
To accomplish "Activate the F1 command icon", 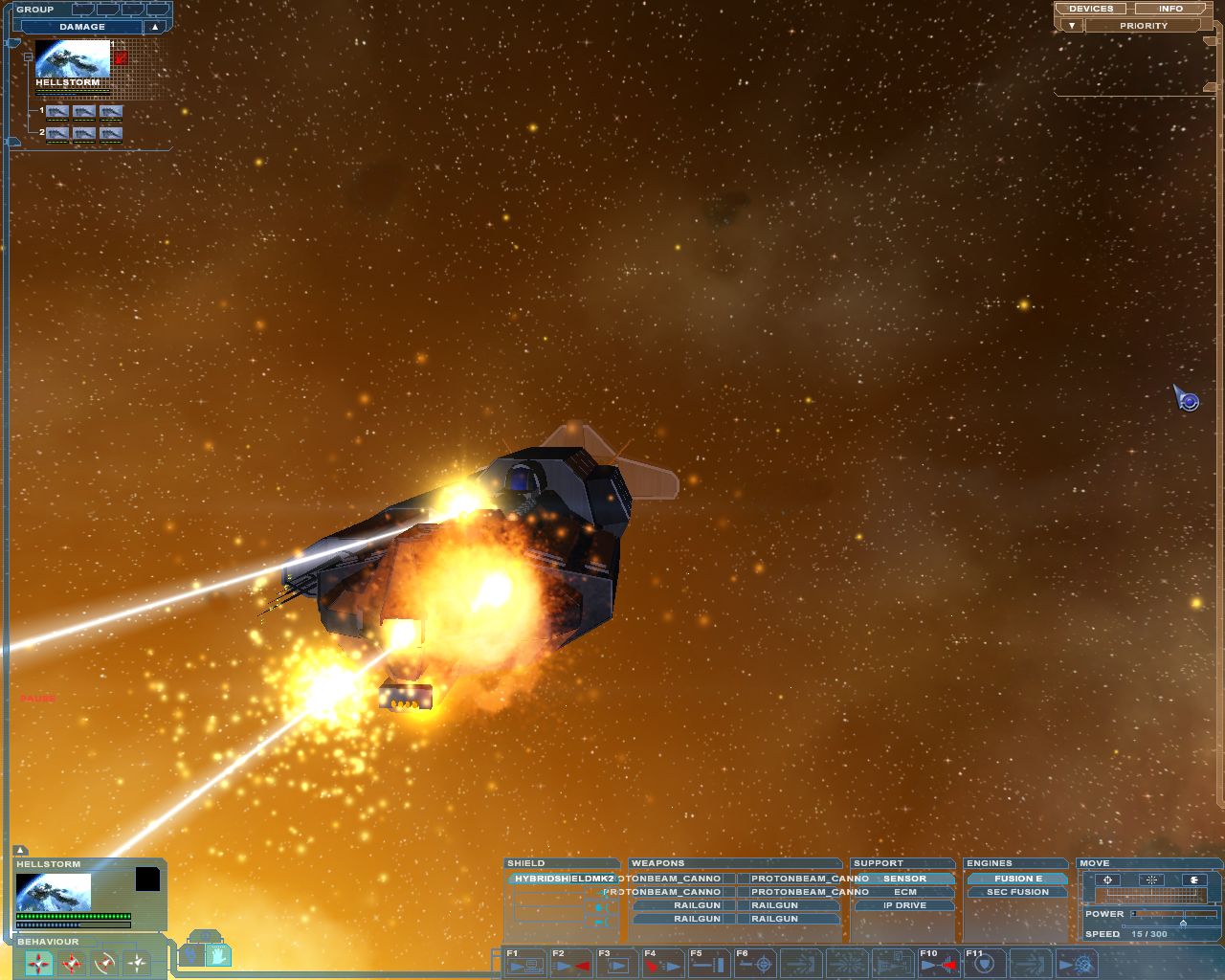I will tap(524, 965).
